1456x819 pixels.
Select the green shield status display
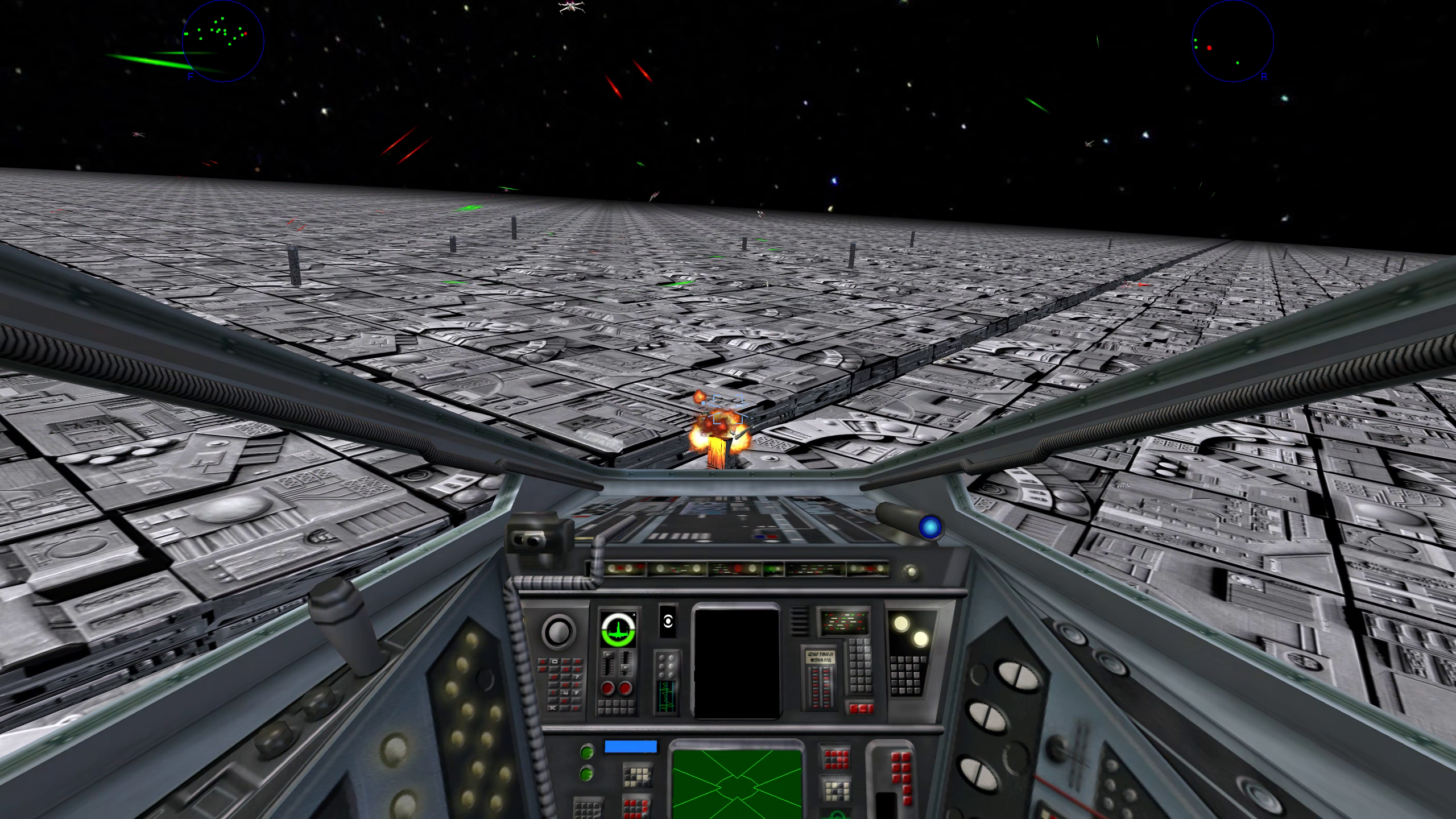[618, 628]
